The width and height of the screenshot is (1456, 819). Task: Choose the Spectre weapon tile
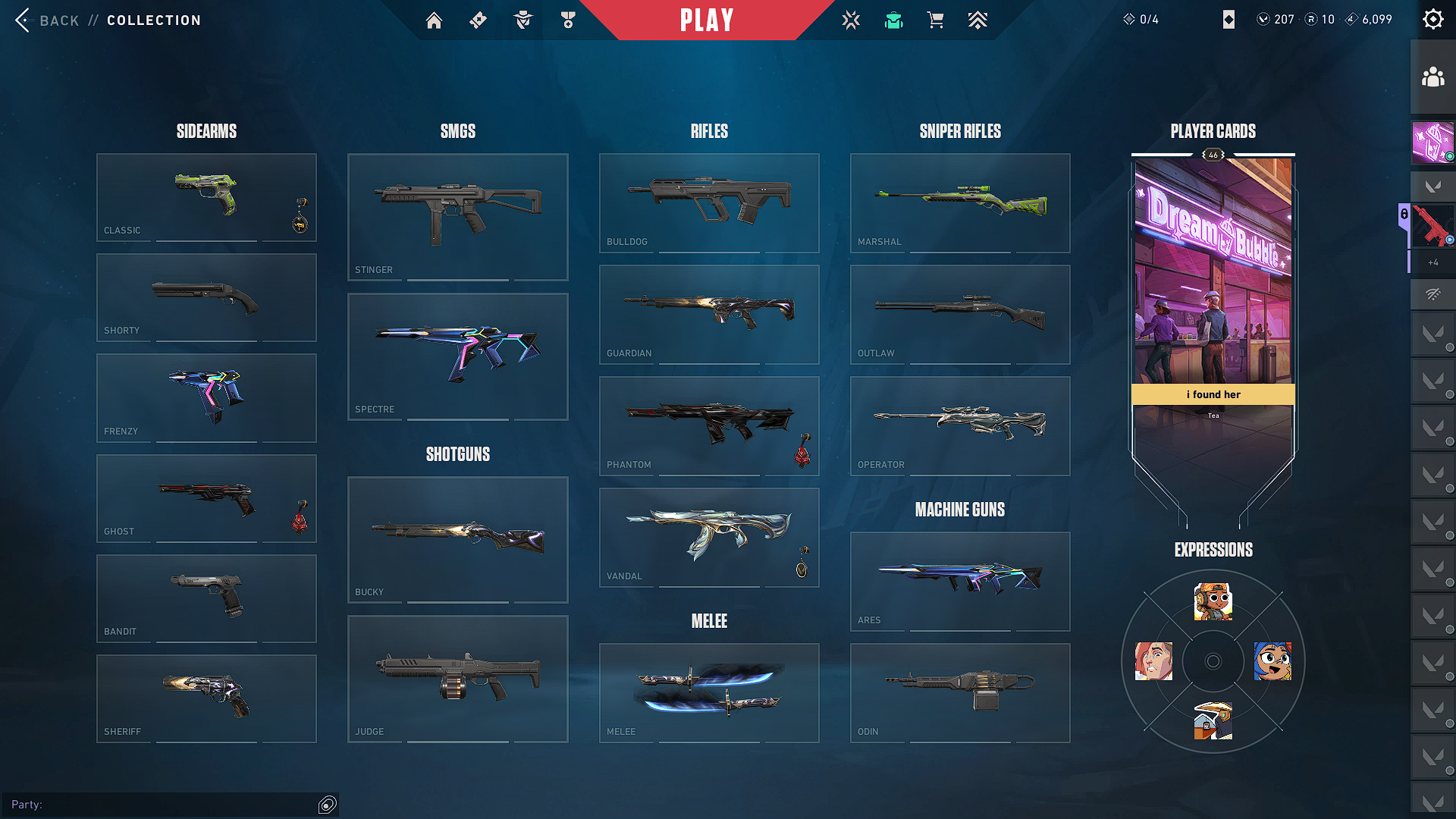(457, 356)
